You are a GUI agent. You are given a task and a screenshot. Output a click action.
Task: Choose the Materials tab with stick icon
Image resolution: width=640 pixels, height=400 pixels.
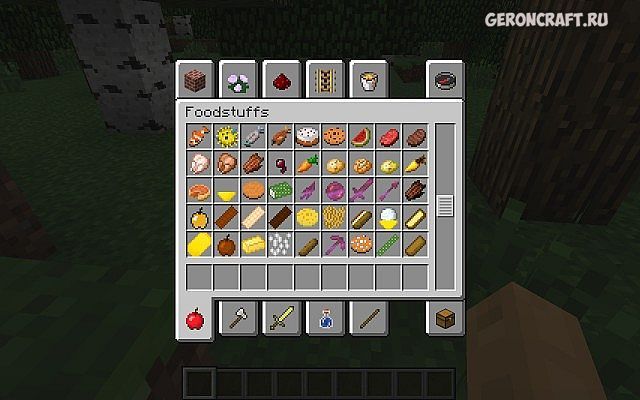tap(367, 320)
